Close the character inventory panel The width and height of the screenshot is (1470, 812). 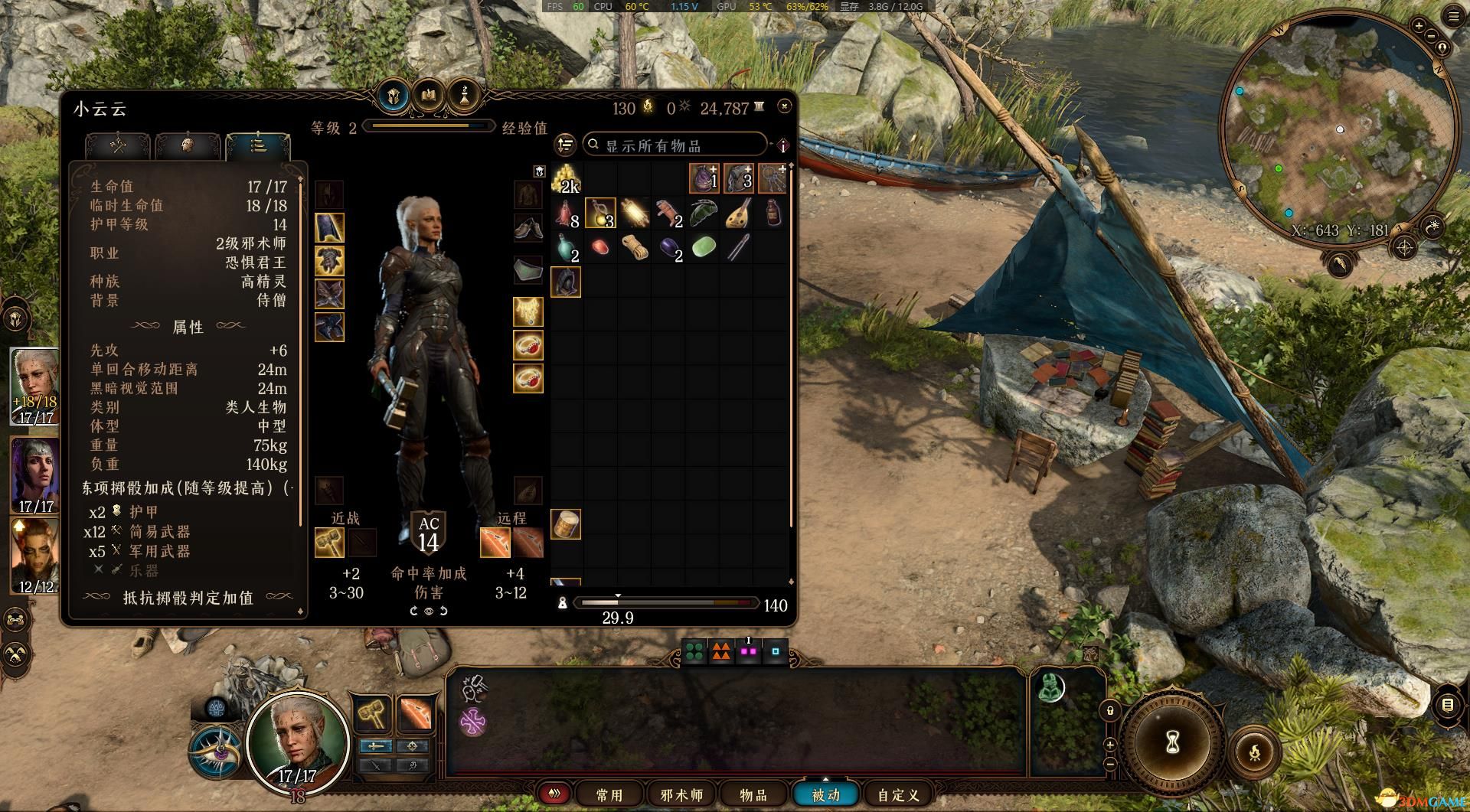(784, 106)
